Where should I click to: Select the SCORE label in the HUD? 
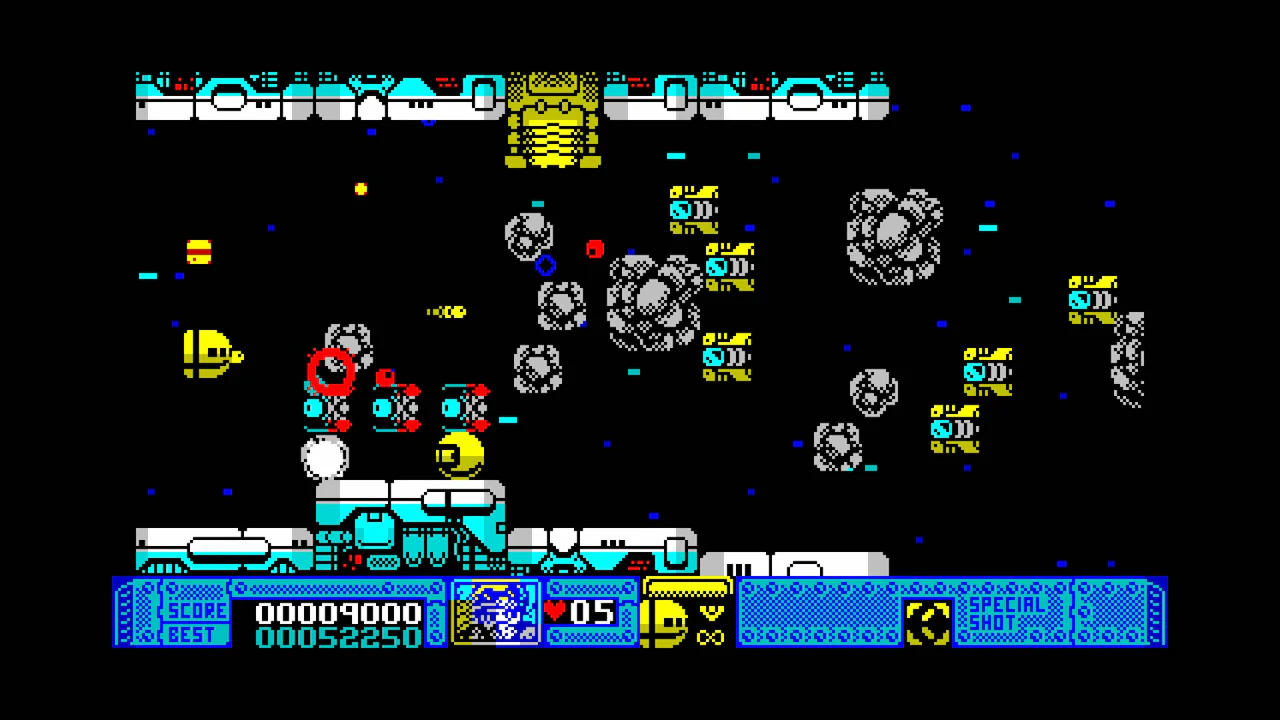coord(196,611)
